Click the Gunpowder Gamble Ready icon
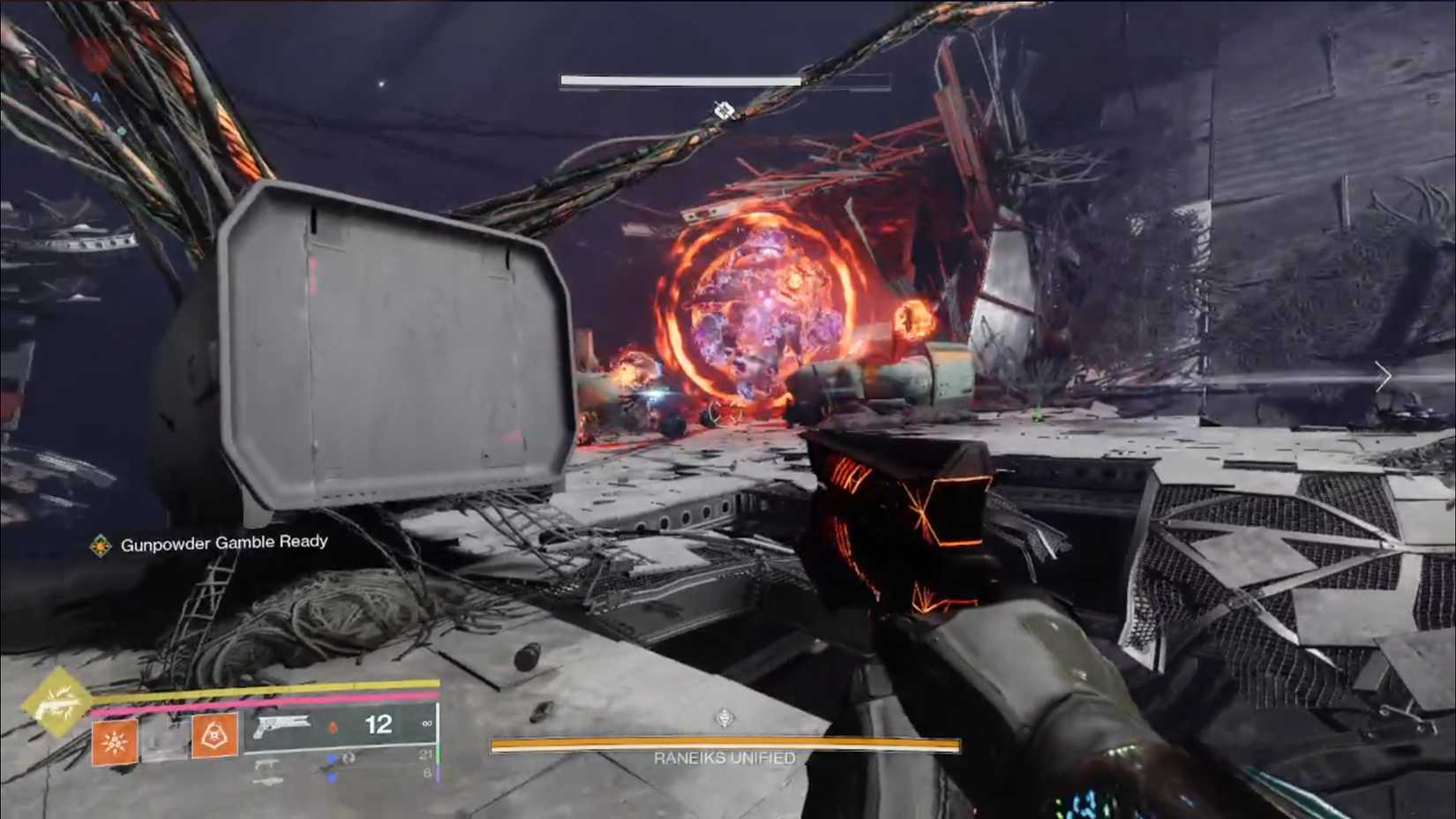The height and width of the screenshot is (819, 1456). (101, 546)
